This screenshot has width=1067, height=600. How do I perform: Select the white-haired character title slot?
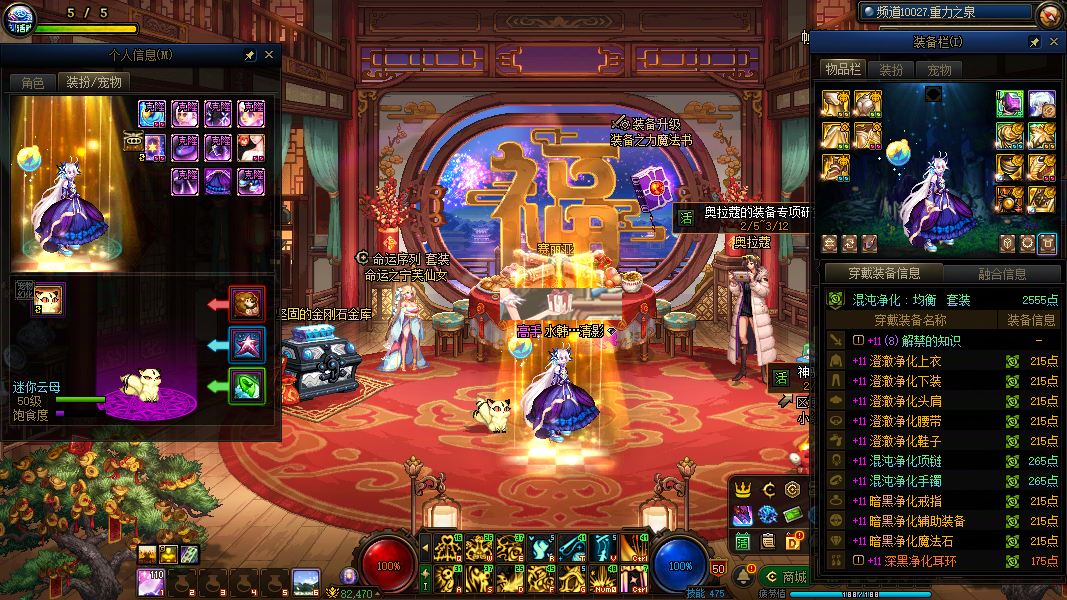[x=1042, y=103]
